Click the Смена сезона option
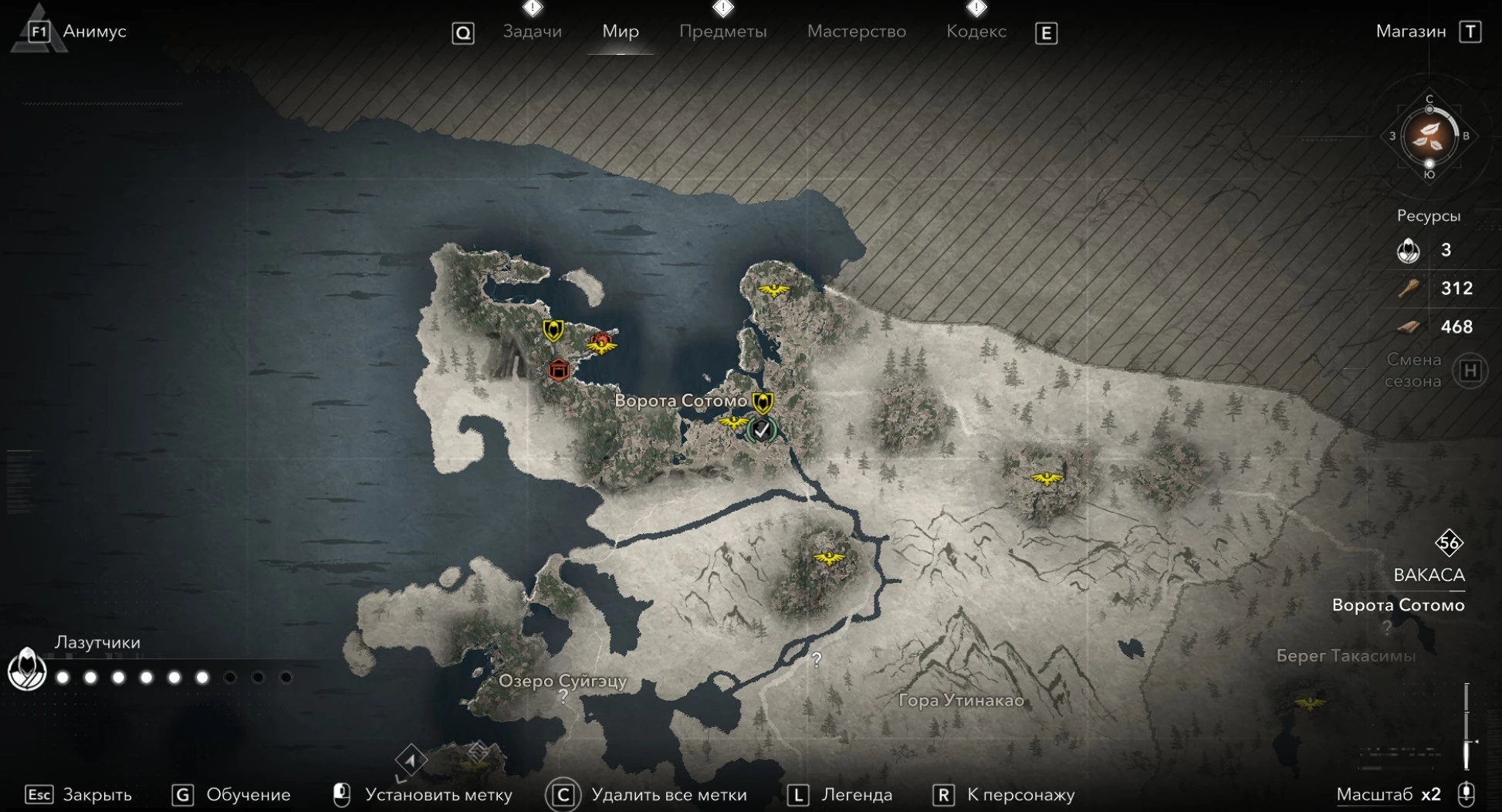 (x=1413, y=370)
